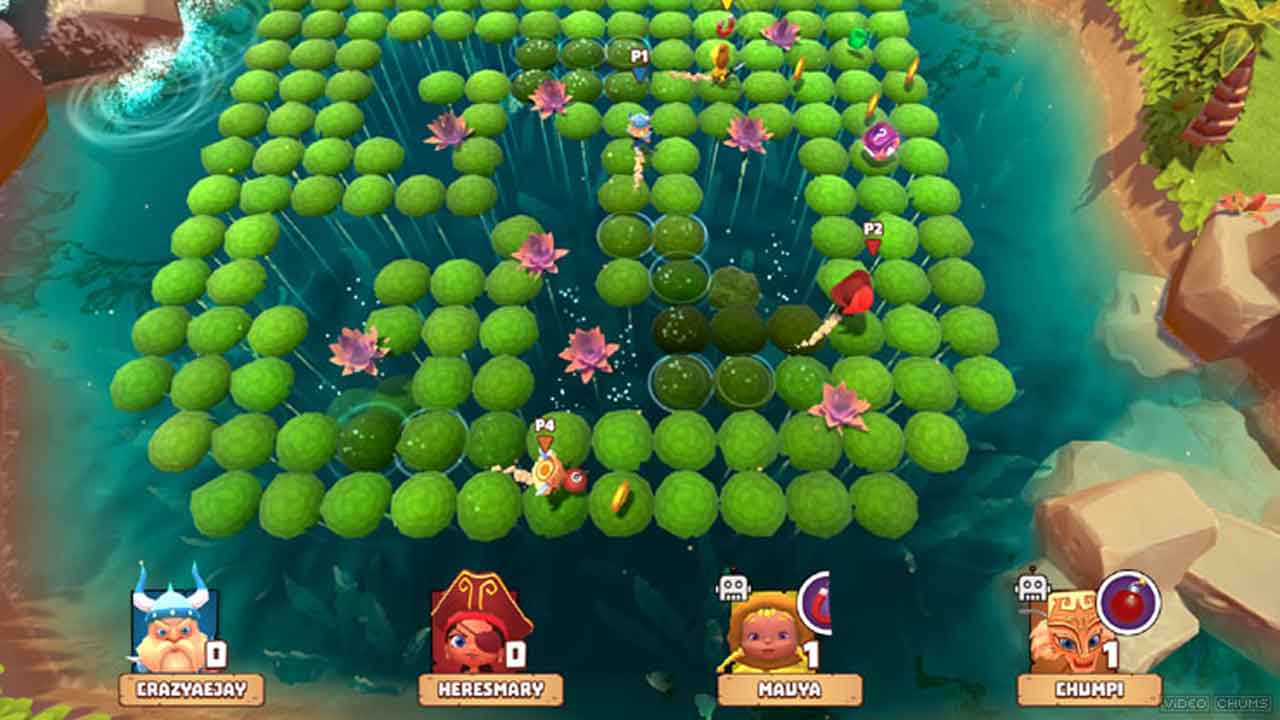
Task: Click the HERESMARY name plate
Action: 490,689
